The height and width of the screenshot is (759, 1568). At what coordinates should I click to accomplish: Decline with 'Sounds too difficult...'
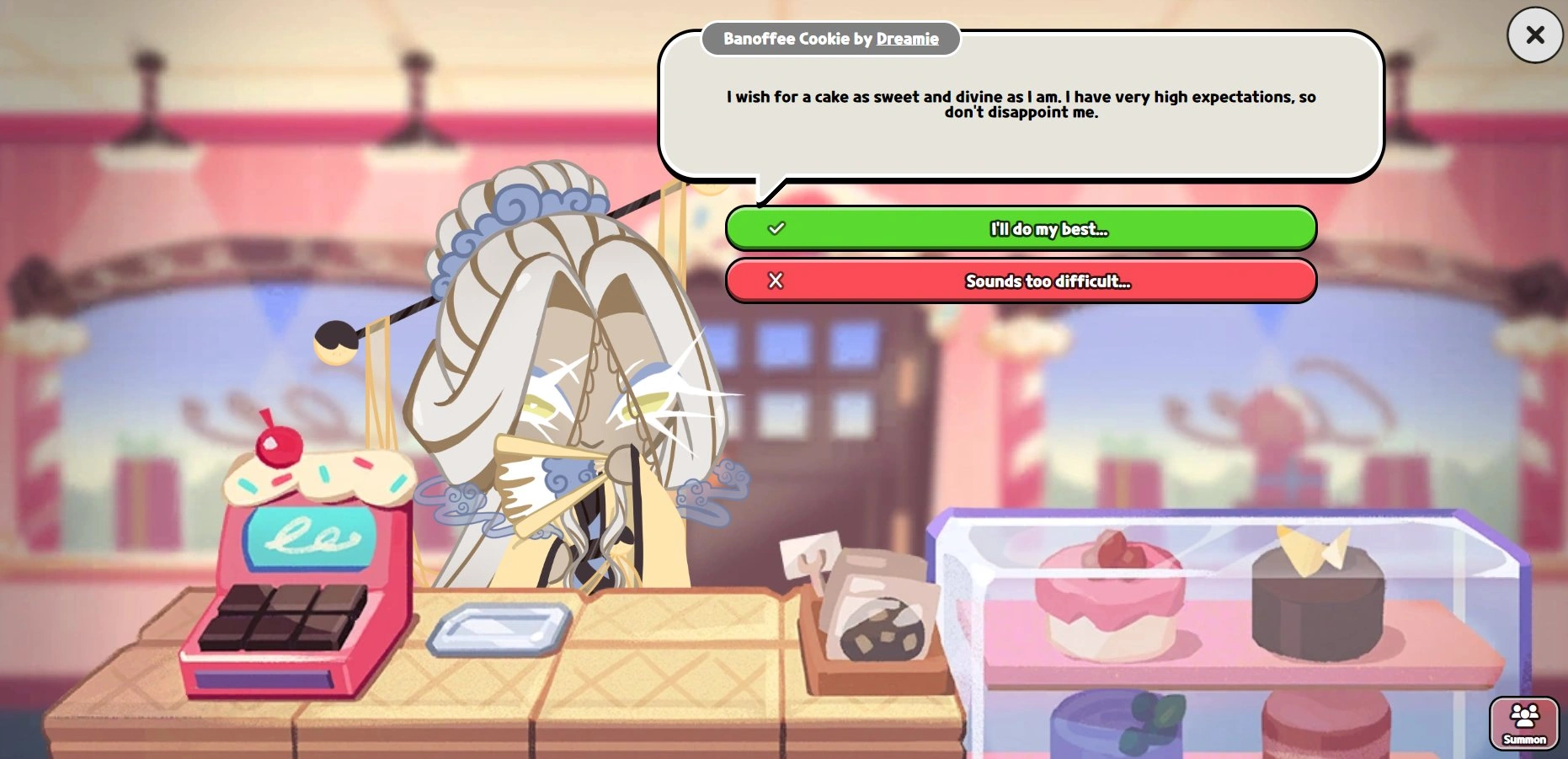click(1021, 281)
